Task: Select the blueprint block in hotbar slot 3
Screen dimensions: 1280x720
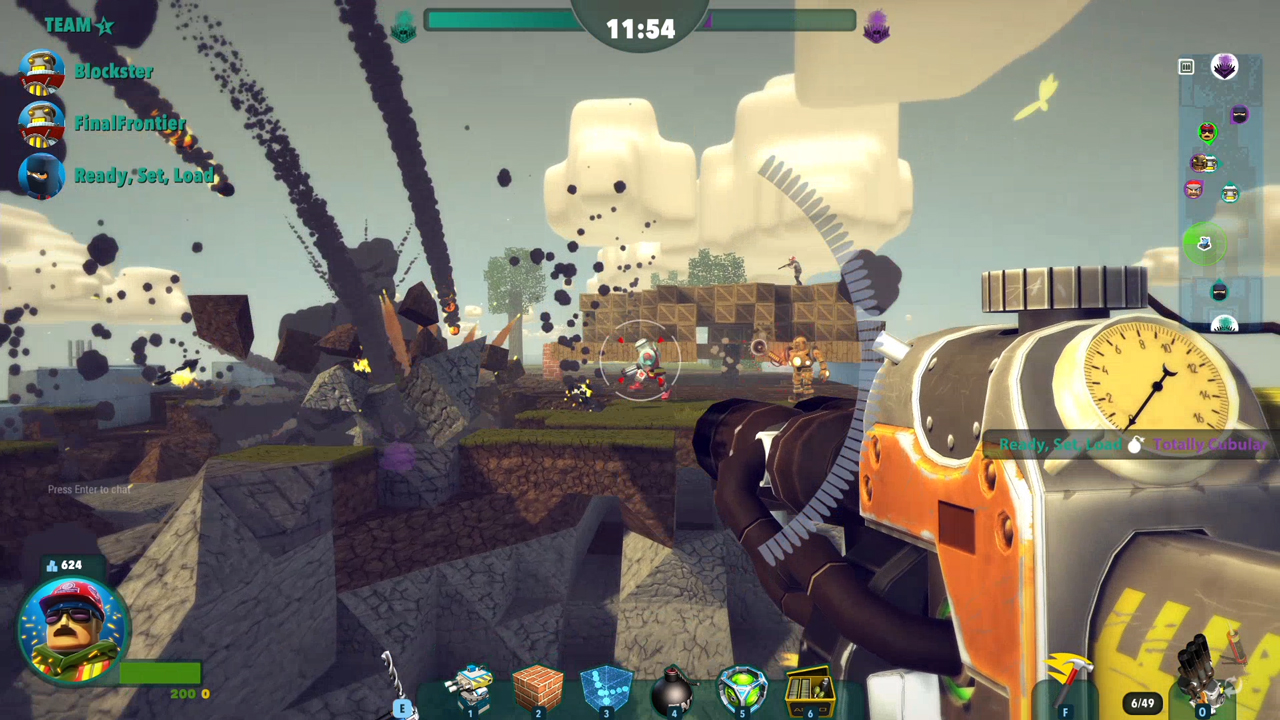Action: [605, 685]
